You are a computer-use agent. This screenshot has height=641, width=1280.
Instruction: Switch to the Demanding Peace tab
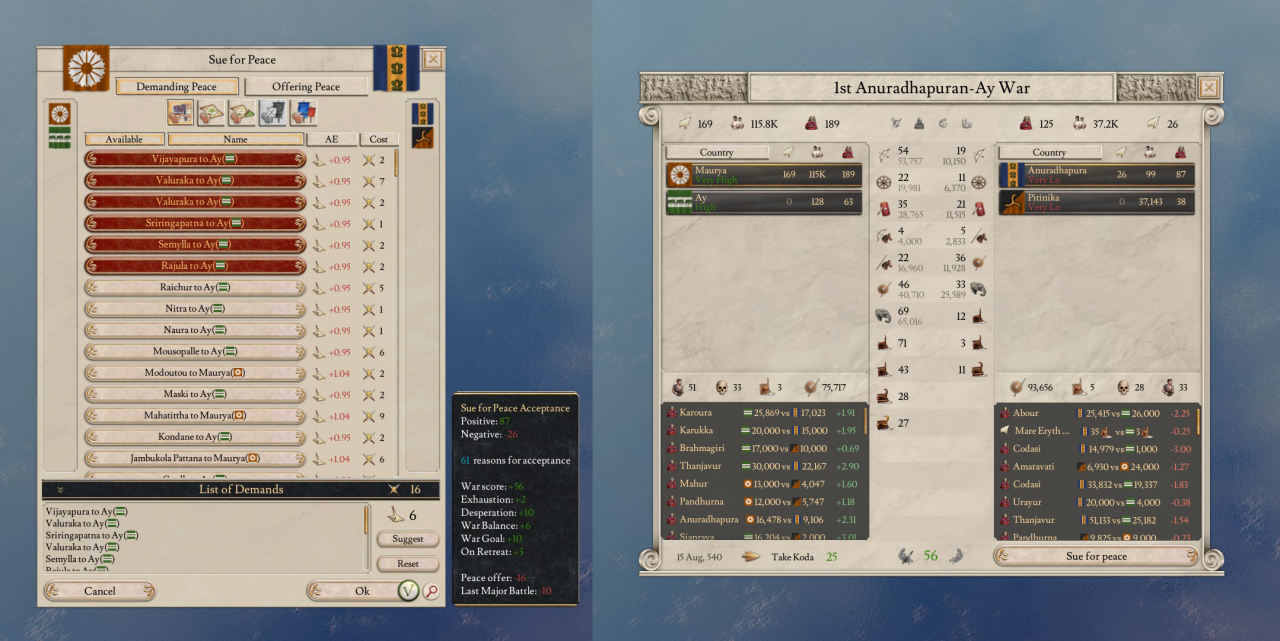pyautogui.click(x=176, y=87)
